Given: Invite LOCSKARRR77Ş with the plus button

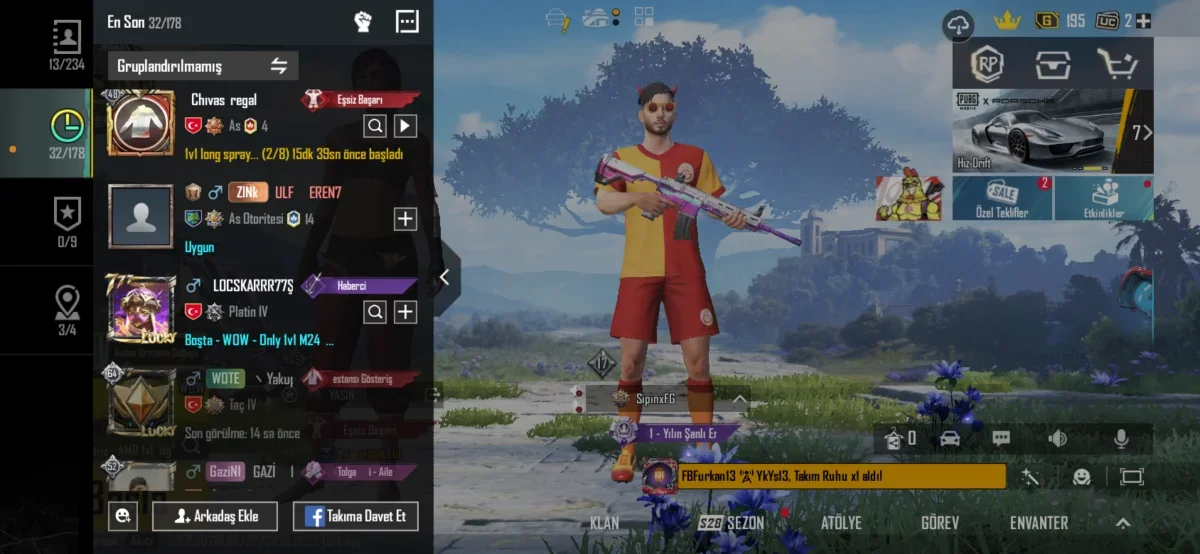Looking at the screenshot, I should click(404, 312).
